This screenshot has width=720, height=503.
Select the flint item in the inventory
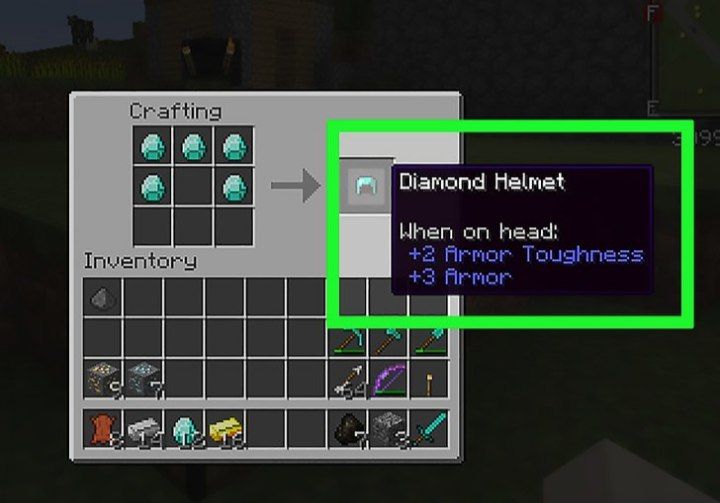[x=104, y=297]
